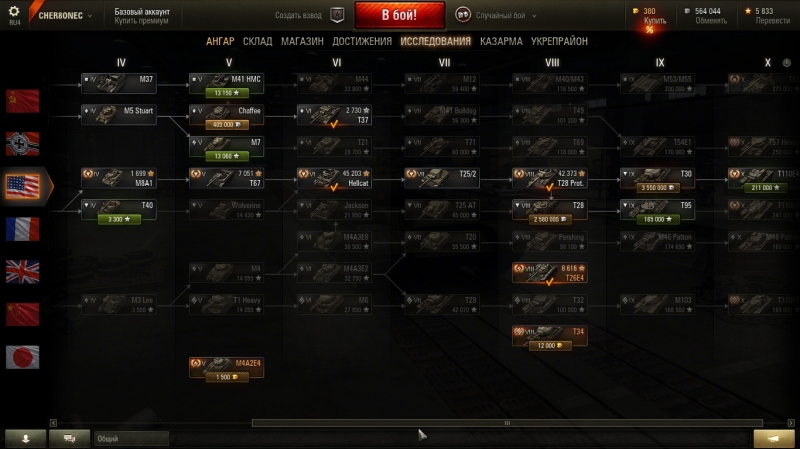Switch to the УКРЕПРАЙОН tab
Screen dimensions: 800x449
coord(559,42)
